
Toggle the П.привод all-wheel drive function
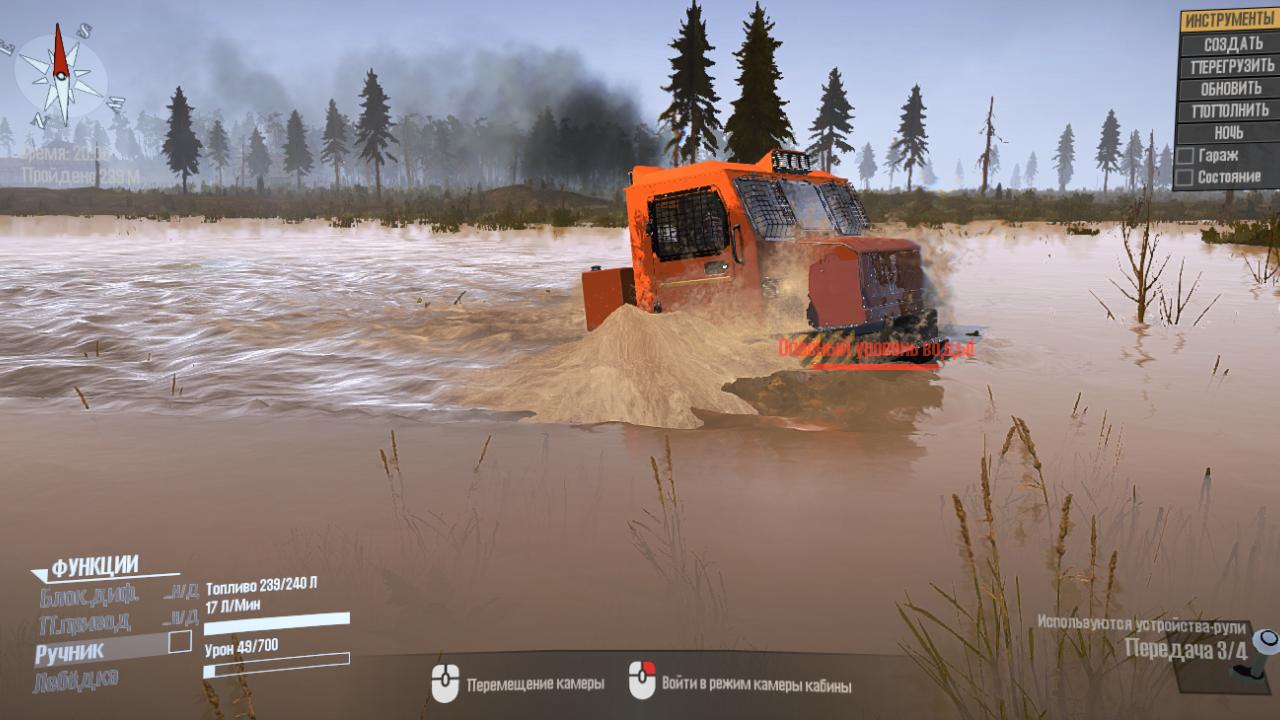pyautogui.click(x=85, y=624)
